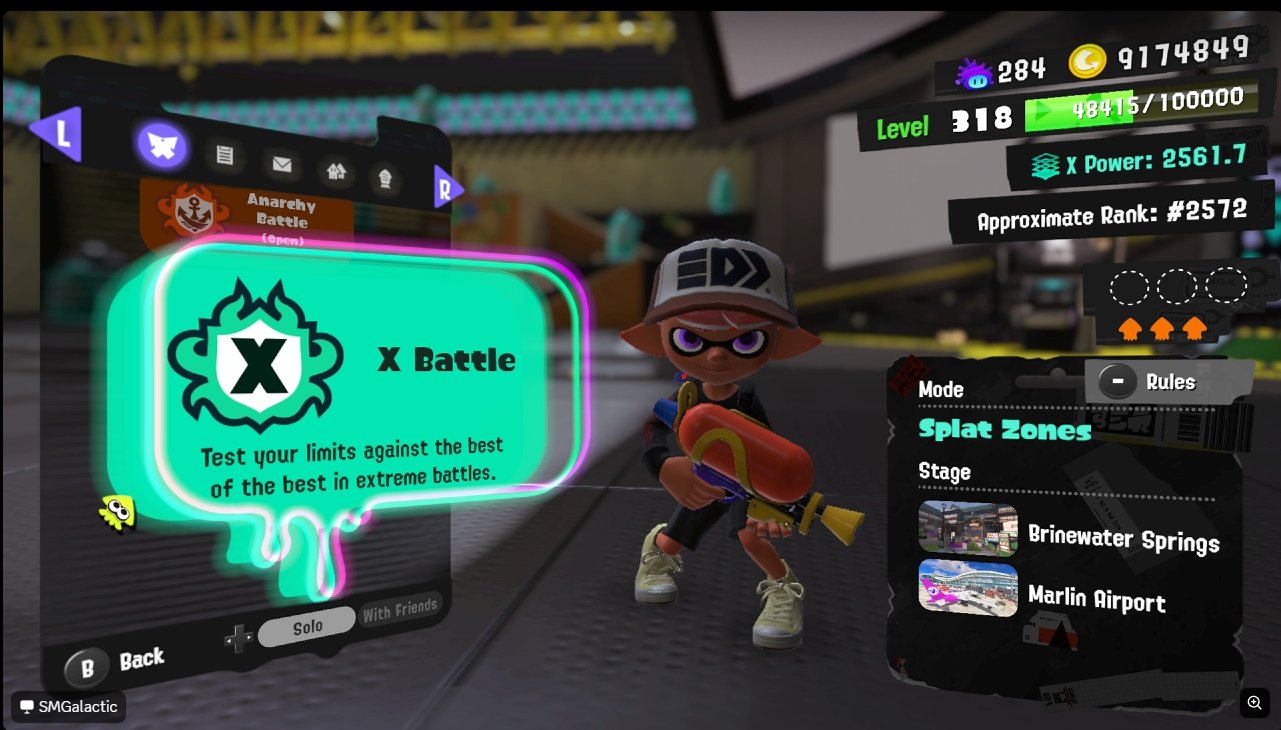This screenshot has height=730, width=1281.
Task: View the Brinewater Springs stage thumbnail
Action: pyautogui.click(x=967, y=528)
